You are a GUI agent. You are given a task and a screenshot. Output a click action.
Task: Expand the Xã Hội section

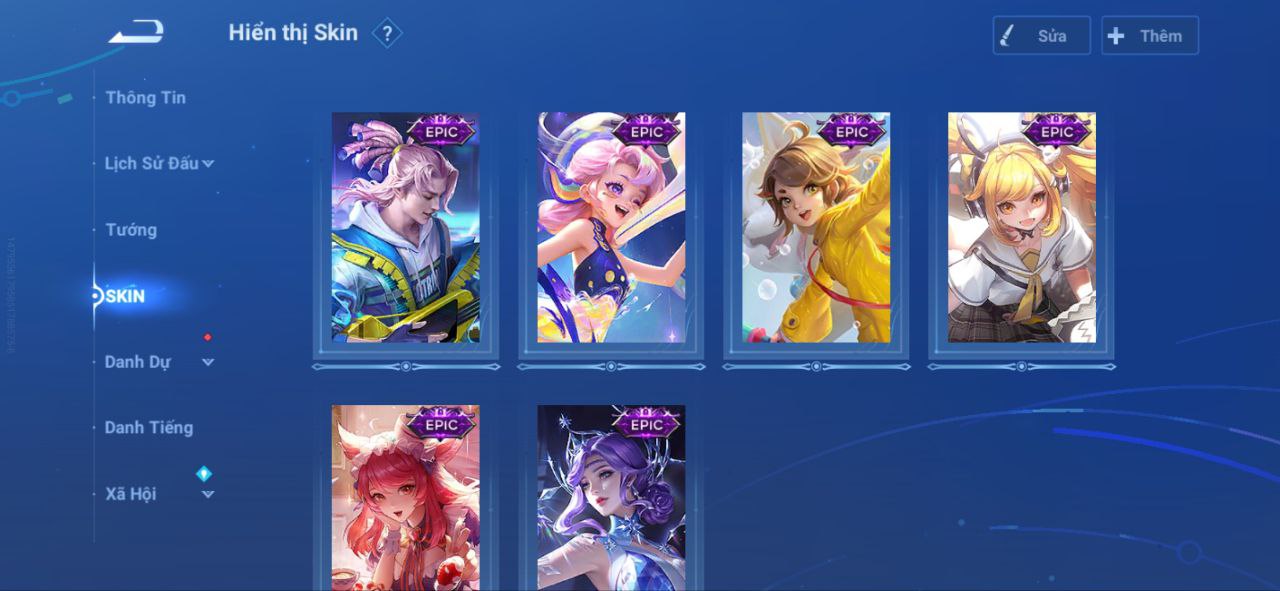tap(159, 494)
